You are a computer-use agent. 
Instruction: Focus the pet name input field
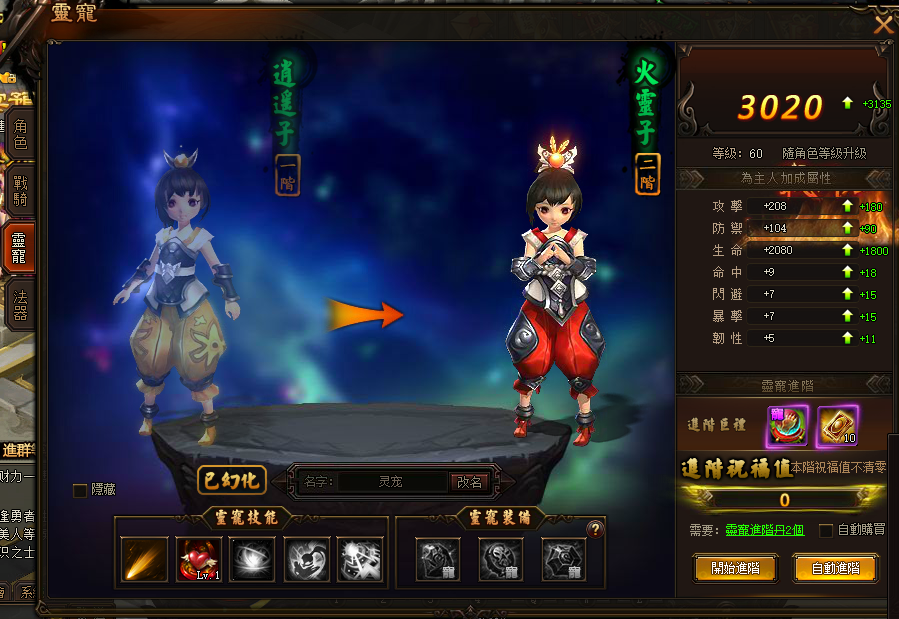tap(391, 482)
